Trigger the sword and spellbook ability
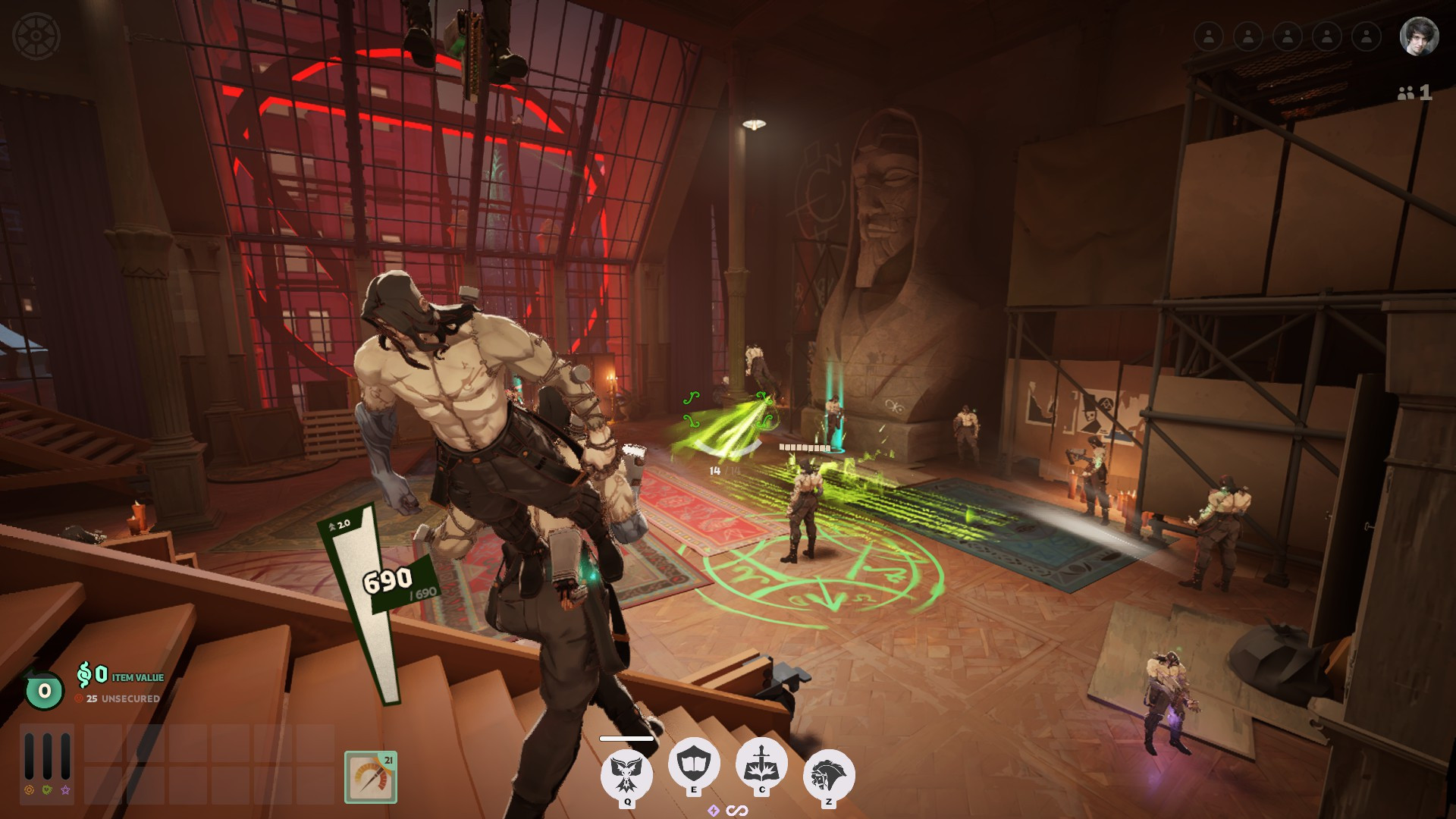 761,764
